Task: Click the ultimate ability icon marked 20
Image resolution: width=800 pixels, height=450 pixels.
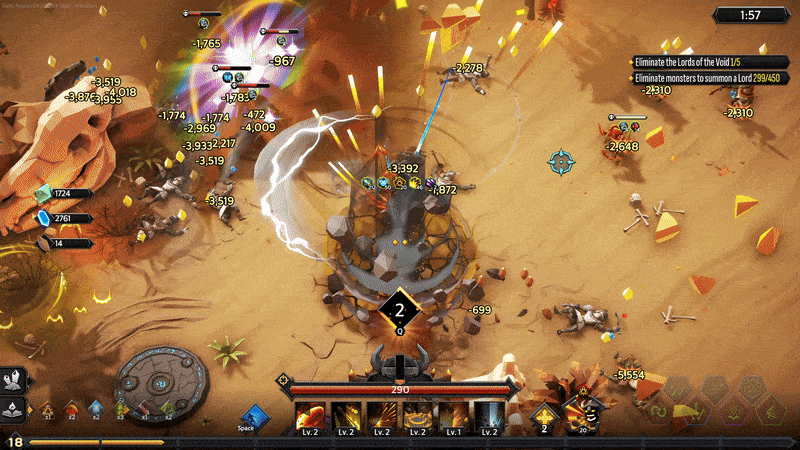Action: 580,412
